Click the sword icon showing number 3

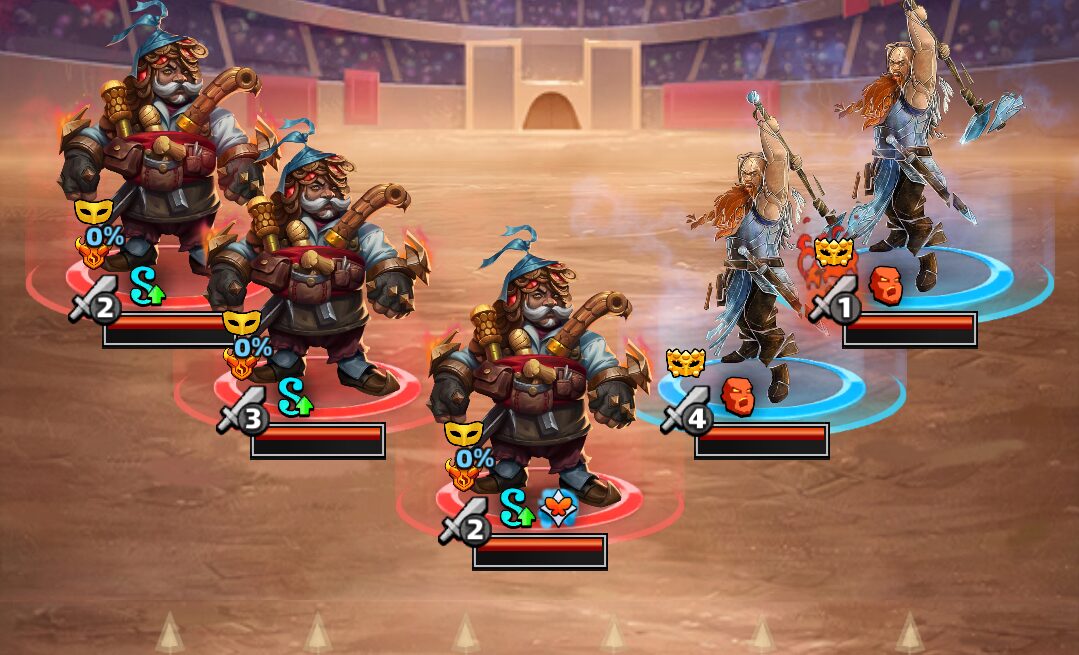click(241, 412)
